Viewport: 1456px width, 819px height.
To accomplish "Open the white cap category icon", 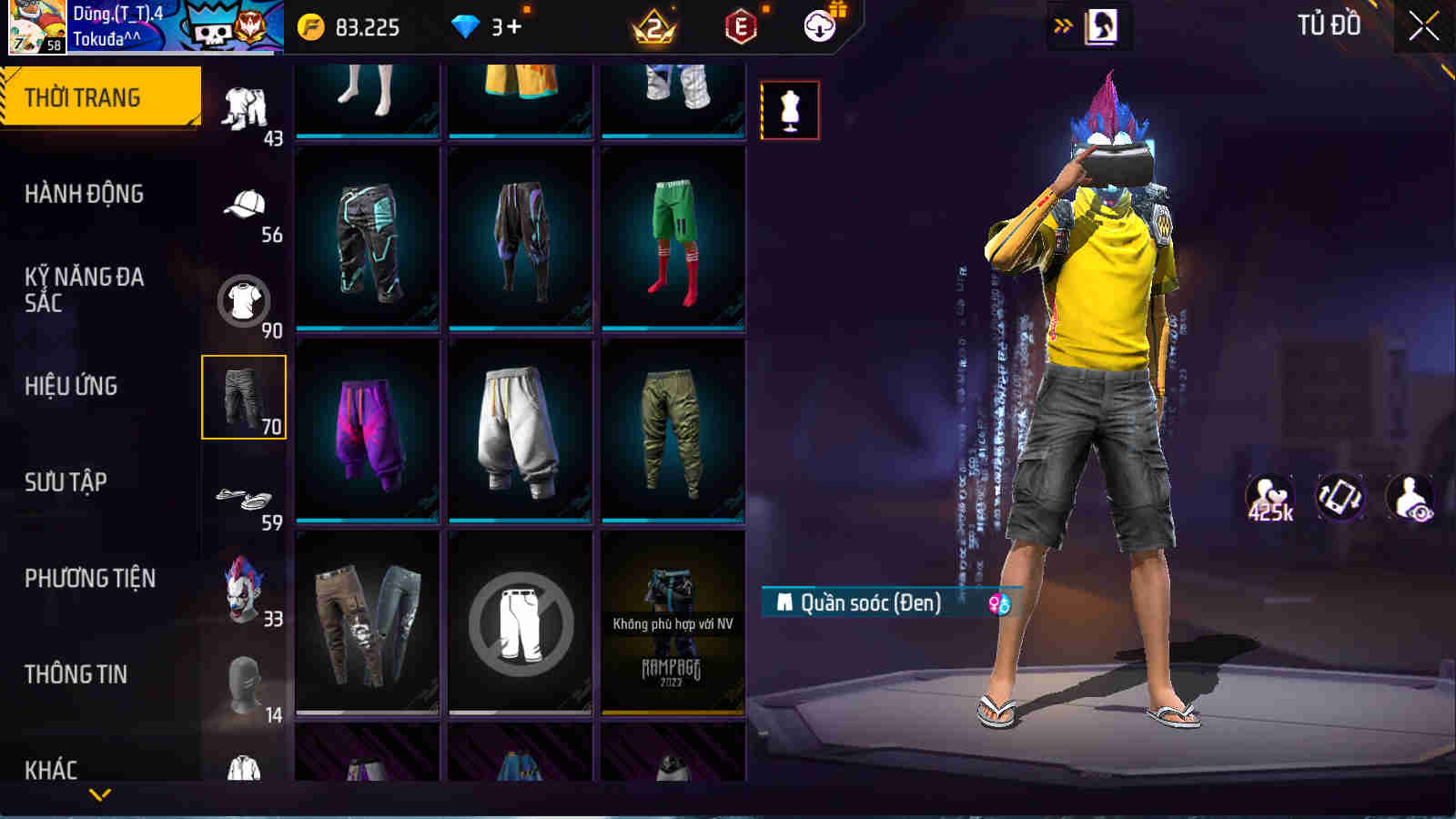I will (x=244, y=202).
